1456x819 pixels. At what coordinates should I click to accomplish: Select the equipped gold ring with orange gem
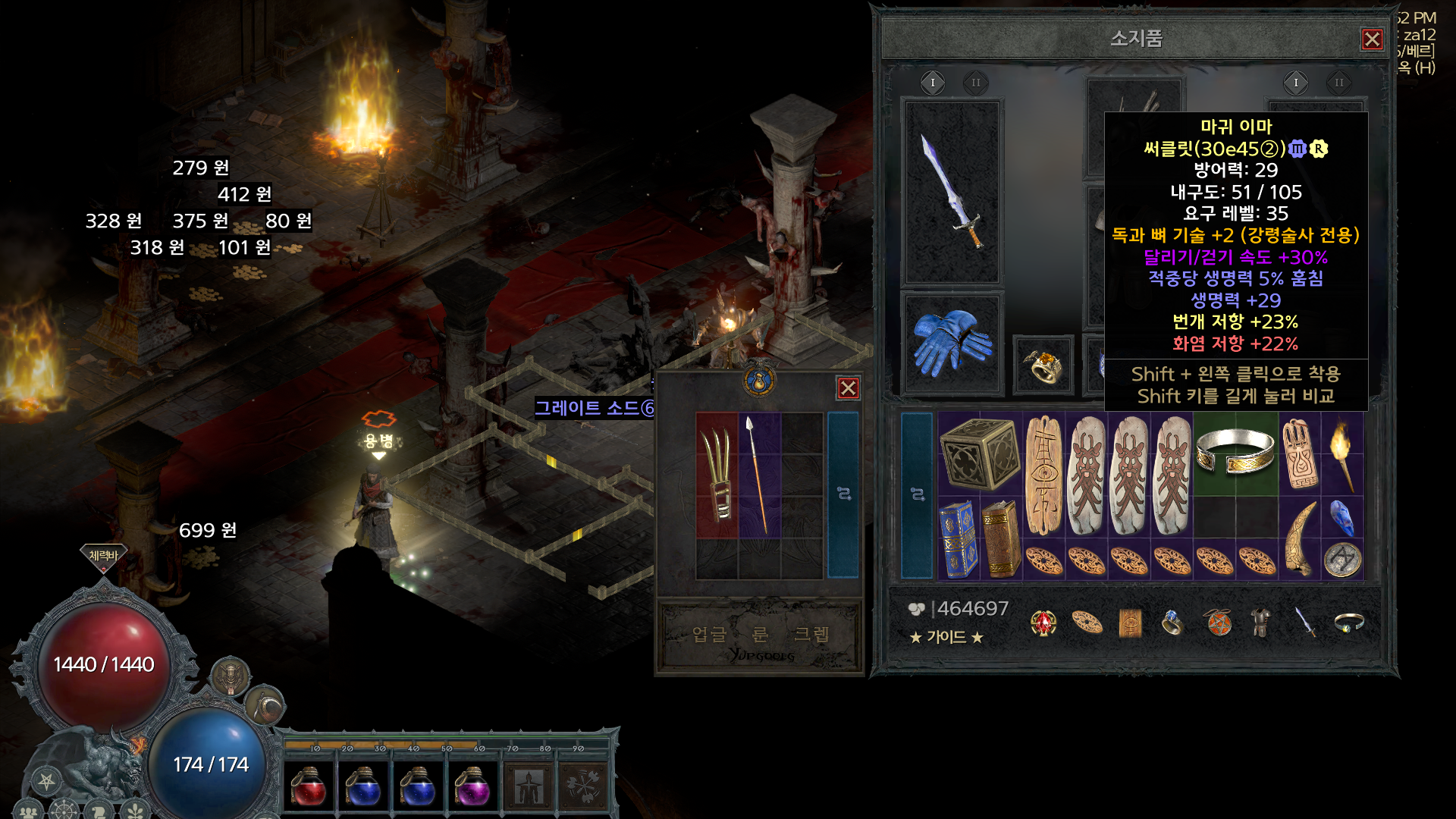click(1043, 366)
